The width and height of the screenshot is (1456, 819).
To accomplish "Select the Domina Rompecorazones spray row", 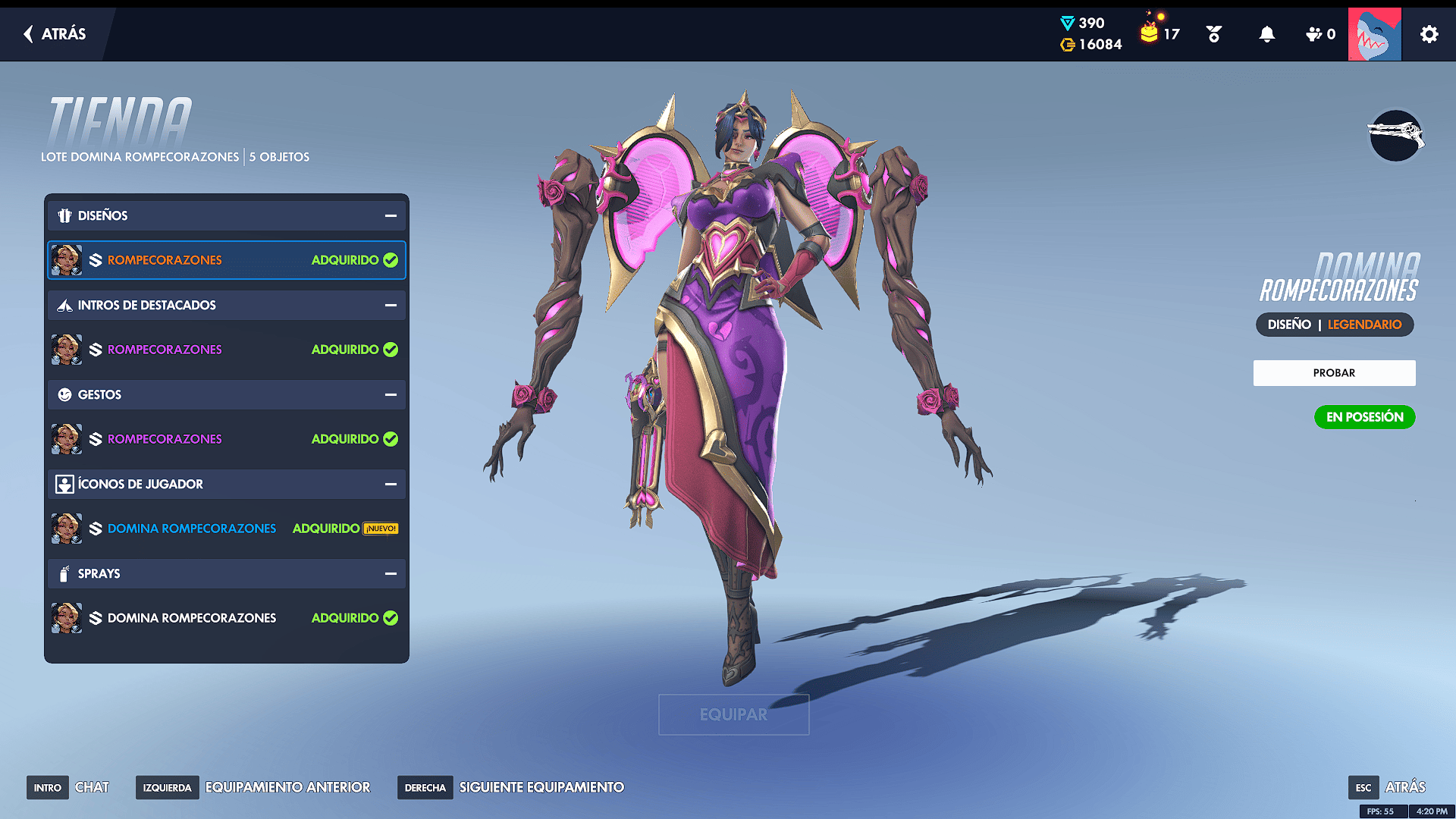I will (226, 618).
